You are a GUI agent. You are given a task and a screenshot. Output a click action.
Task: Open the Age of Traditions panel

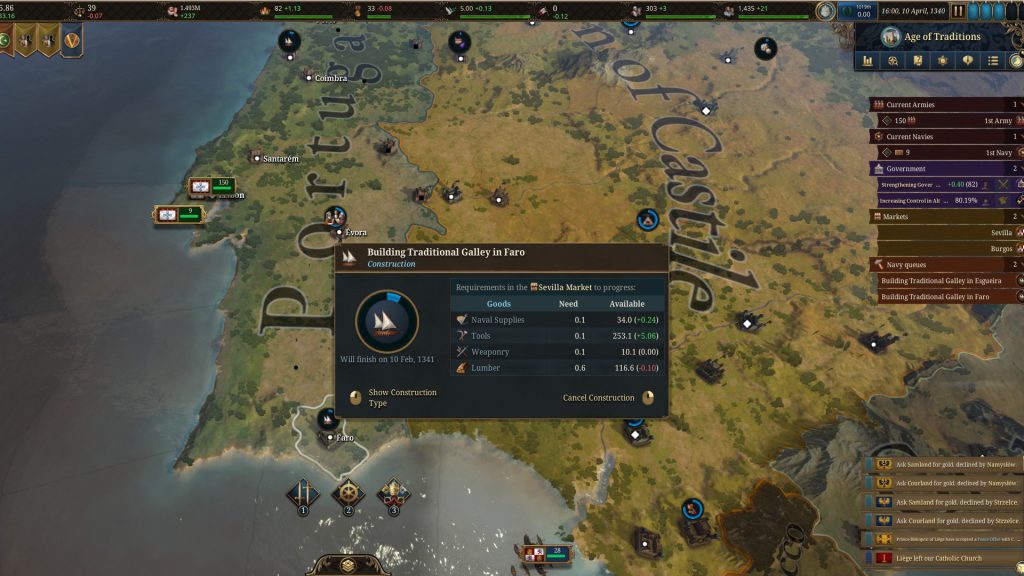[940, 37]
